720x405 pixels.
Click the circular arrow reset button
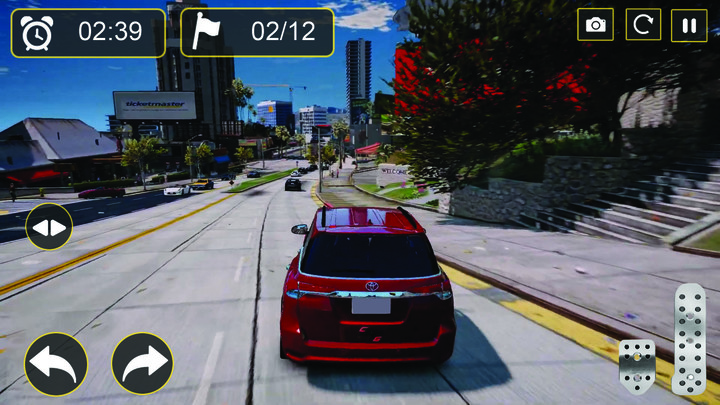tap(643, 25)
